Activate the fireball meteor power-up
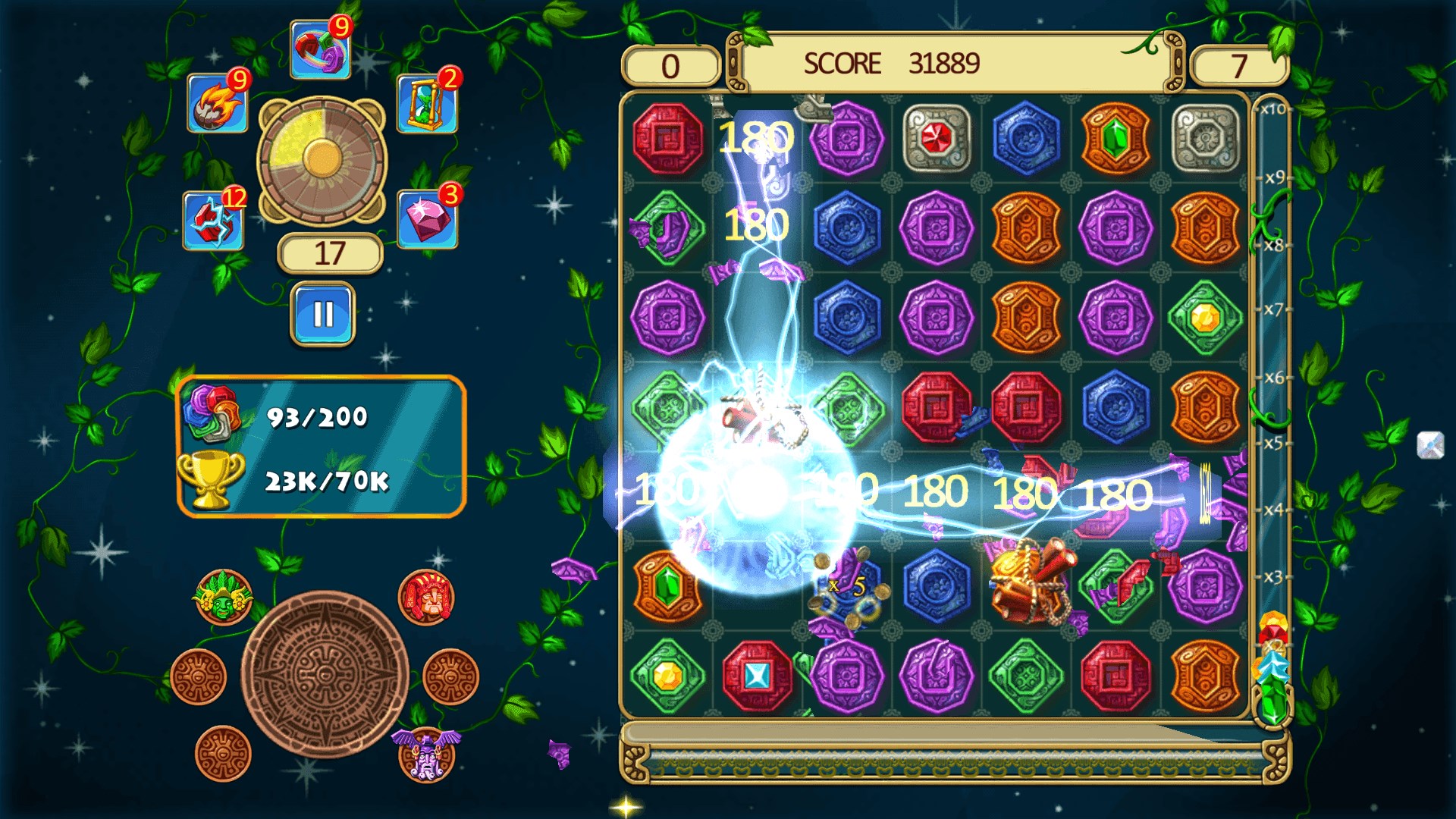This screenshot has height=819, width=1456. click(x=218, y=103)
